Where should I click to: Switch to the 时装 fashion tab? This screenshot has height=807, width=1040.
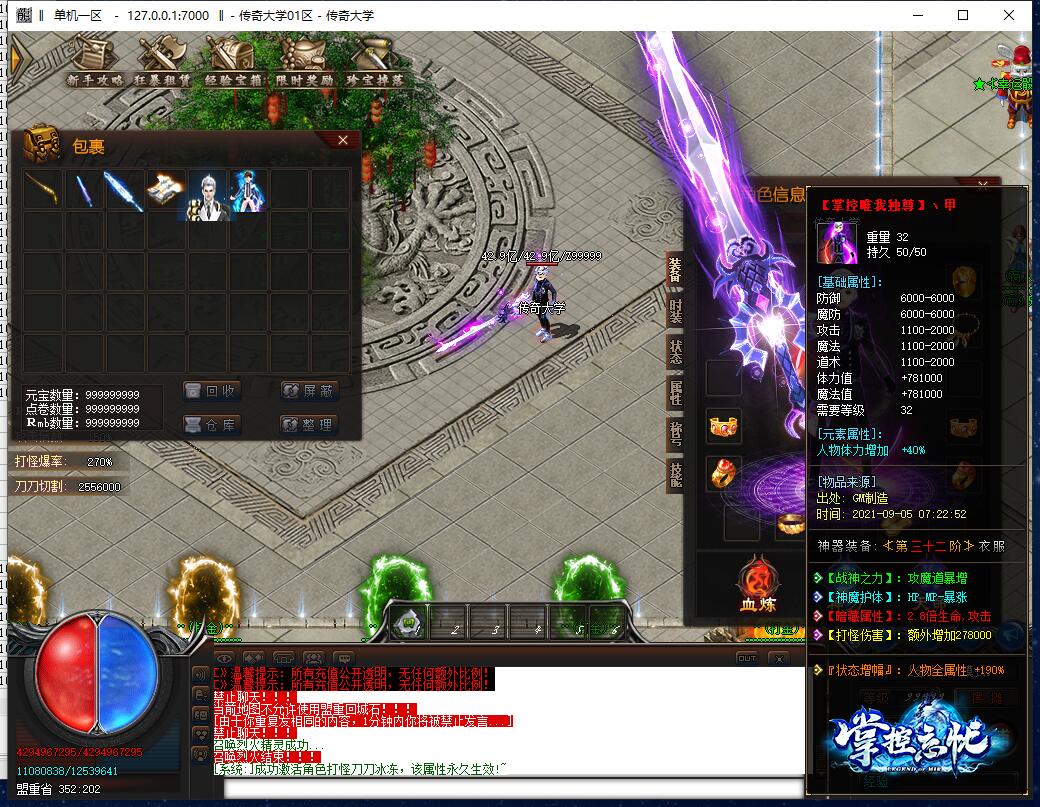pos(676,312)
